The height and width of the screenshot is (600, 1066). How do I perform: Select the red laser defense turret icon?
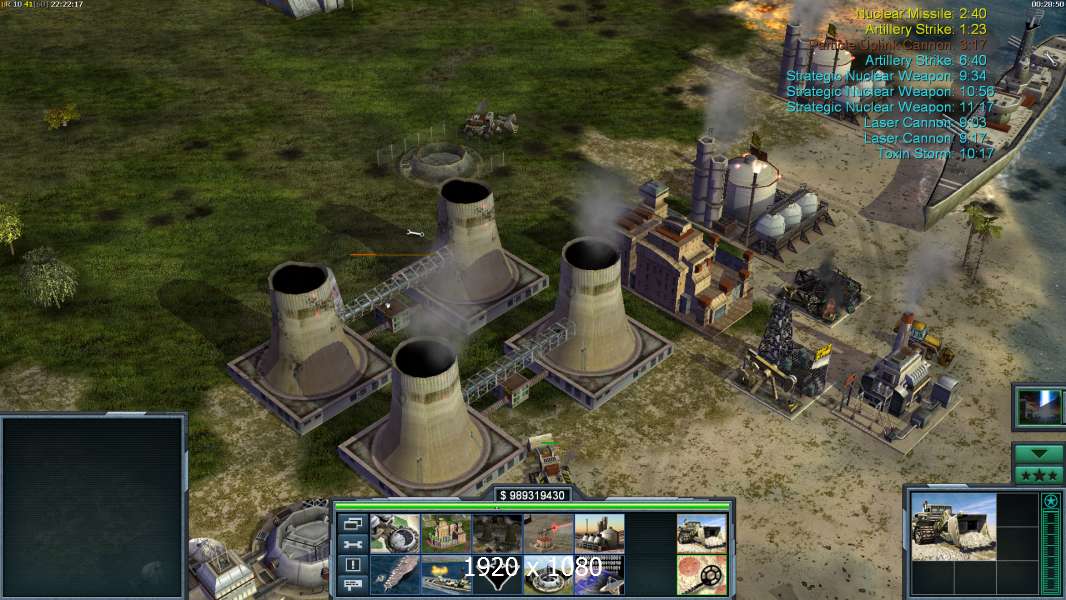click(548, 534)
